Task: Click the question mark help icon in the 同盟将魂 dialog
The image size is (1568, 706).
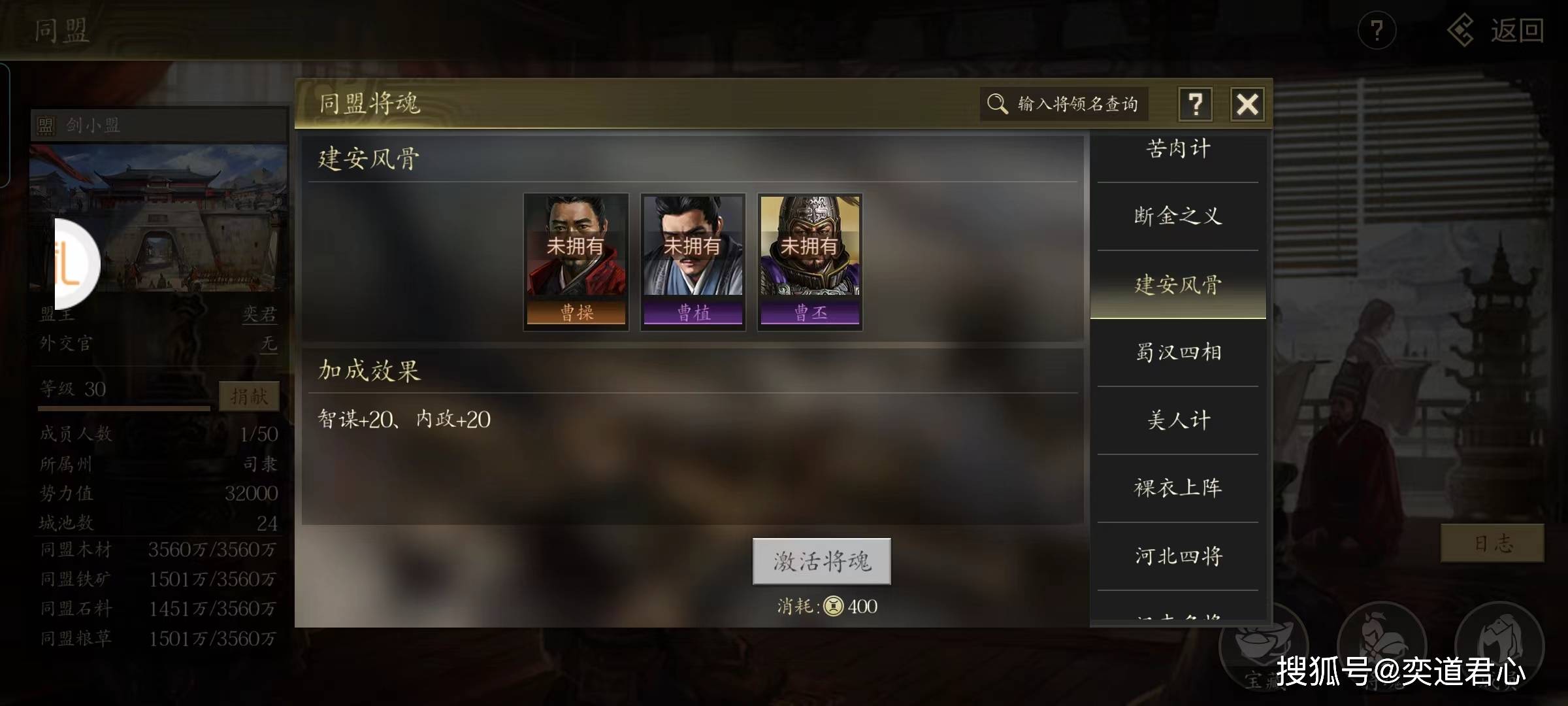Action: click(x=1196, y=103)
